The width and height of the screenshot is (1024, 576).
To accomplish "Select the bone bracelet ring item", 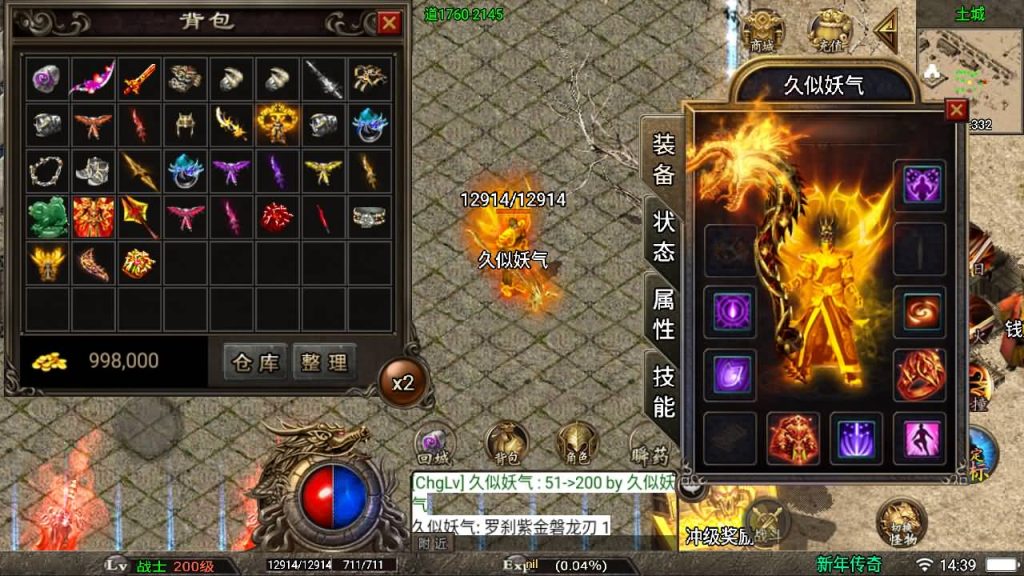I will [x=46, y=170].
